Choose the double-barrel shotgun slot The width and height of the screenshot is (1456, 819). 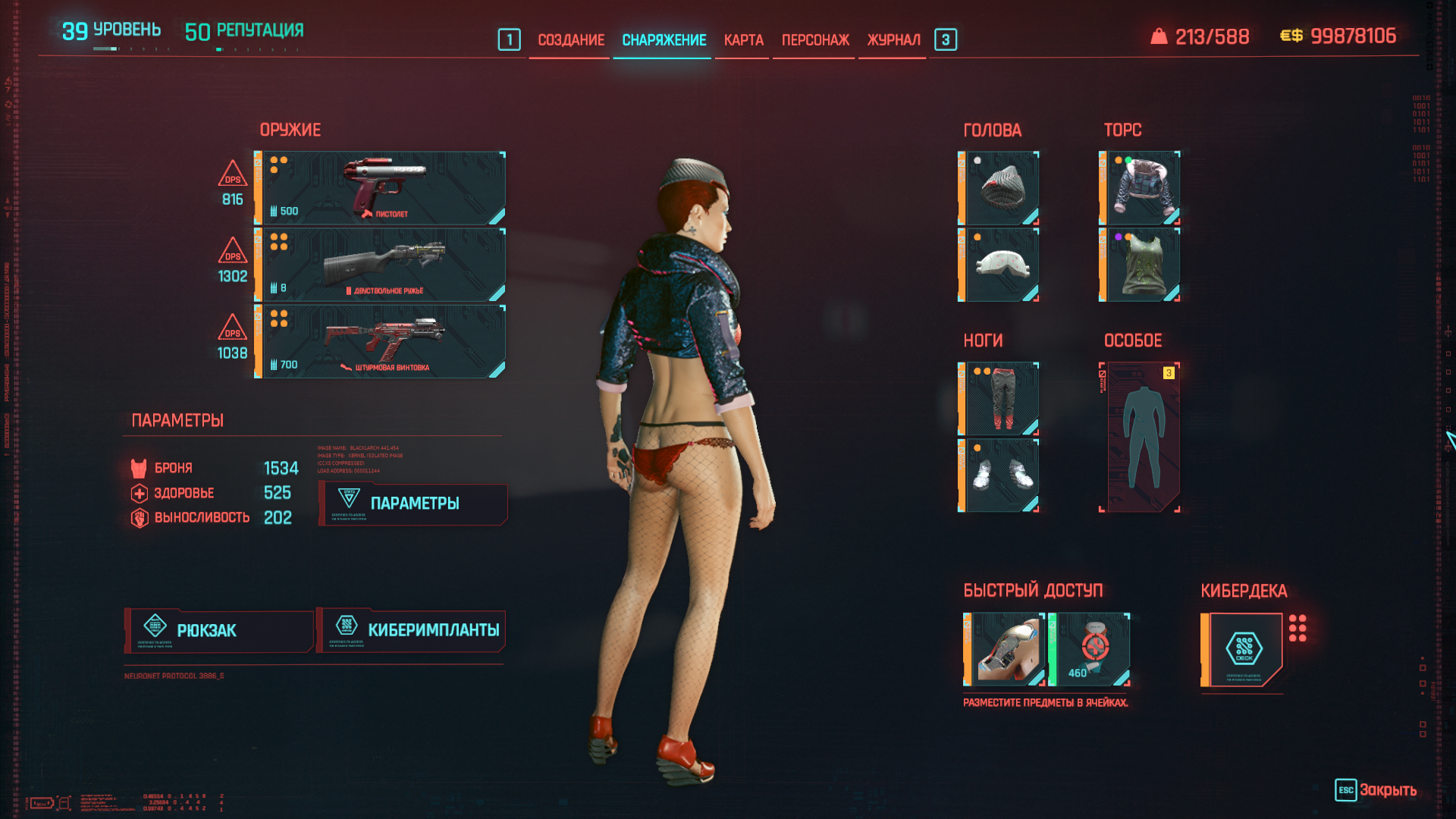coord(381,265)
